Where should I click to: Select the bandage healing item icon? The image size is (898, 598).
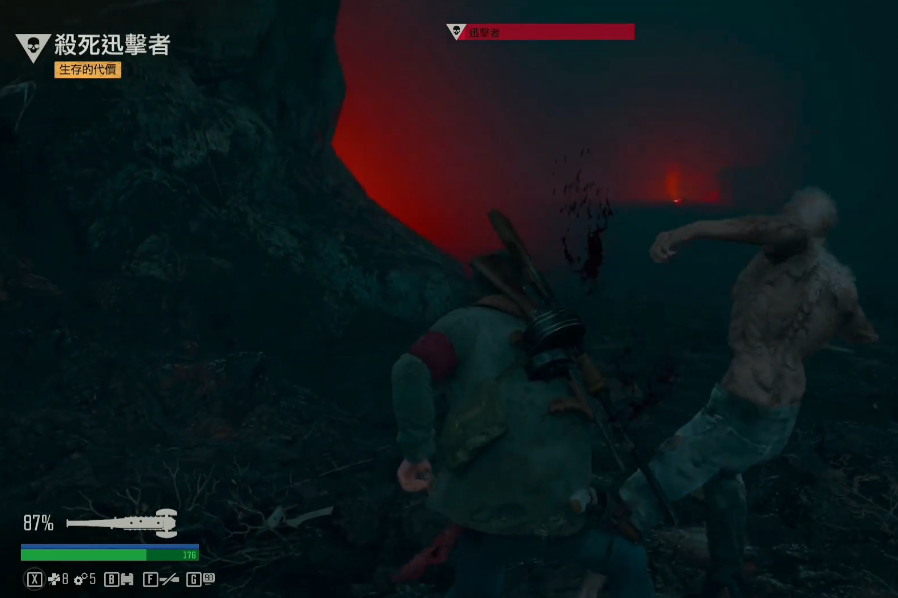54,579
